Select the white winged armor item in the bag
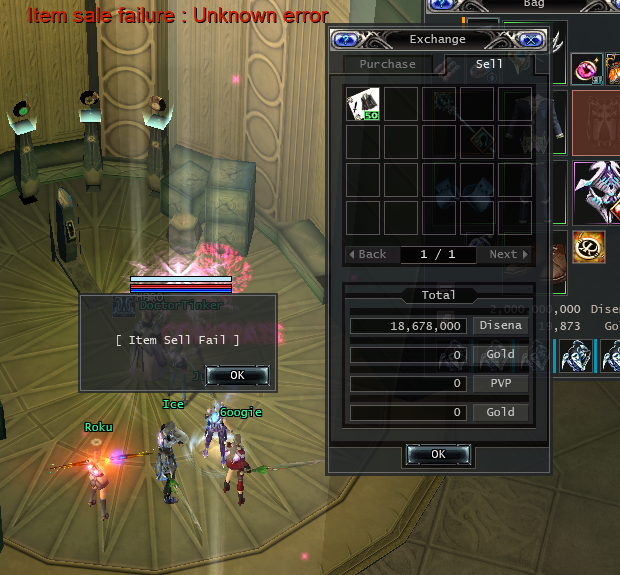620x575 pixels. (x=596, y=193)
